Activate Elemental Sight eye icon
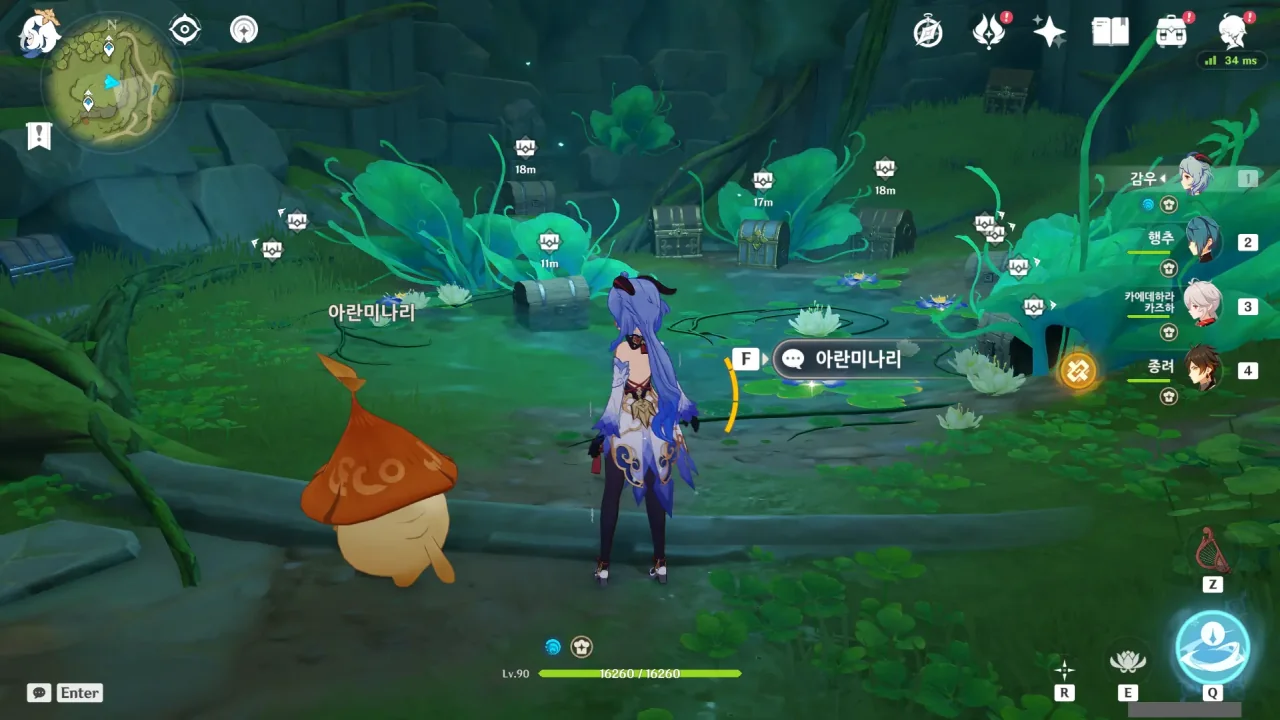The height and width of the screenshot is (720, 1280). point(182,29)
